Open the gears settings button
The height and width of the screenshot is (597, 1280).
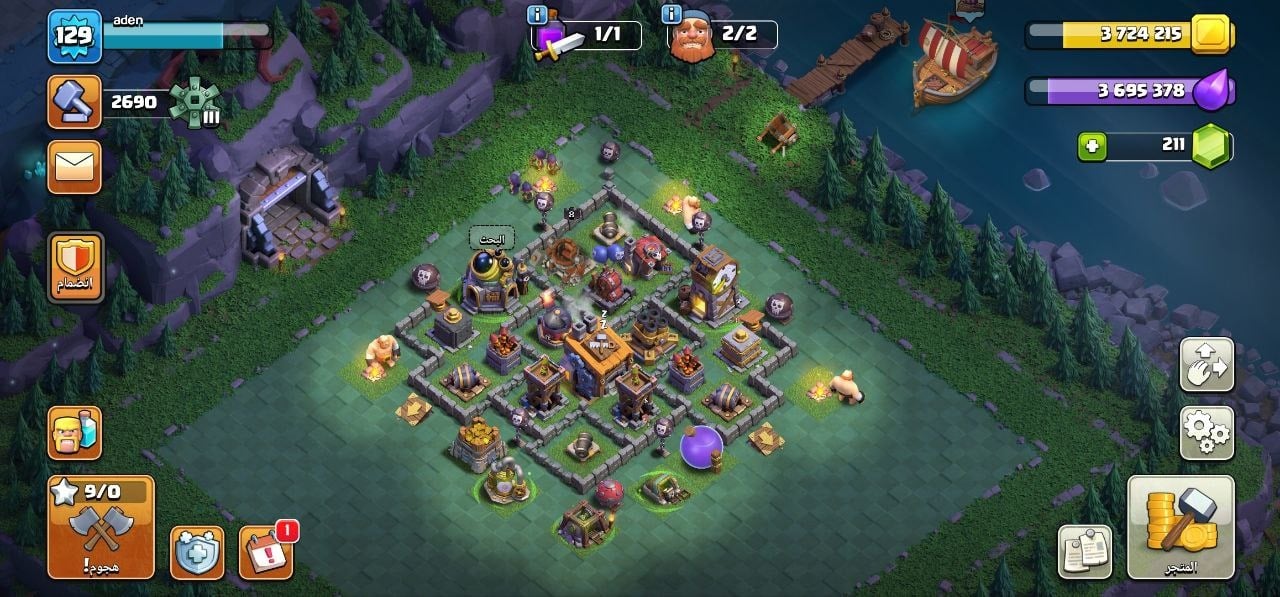[1206, 433]
